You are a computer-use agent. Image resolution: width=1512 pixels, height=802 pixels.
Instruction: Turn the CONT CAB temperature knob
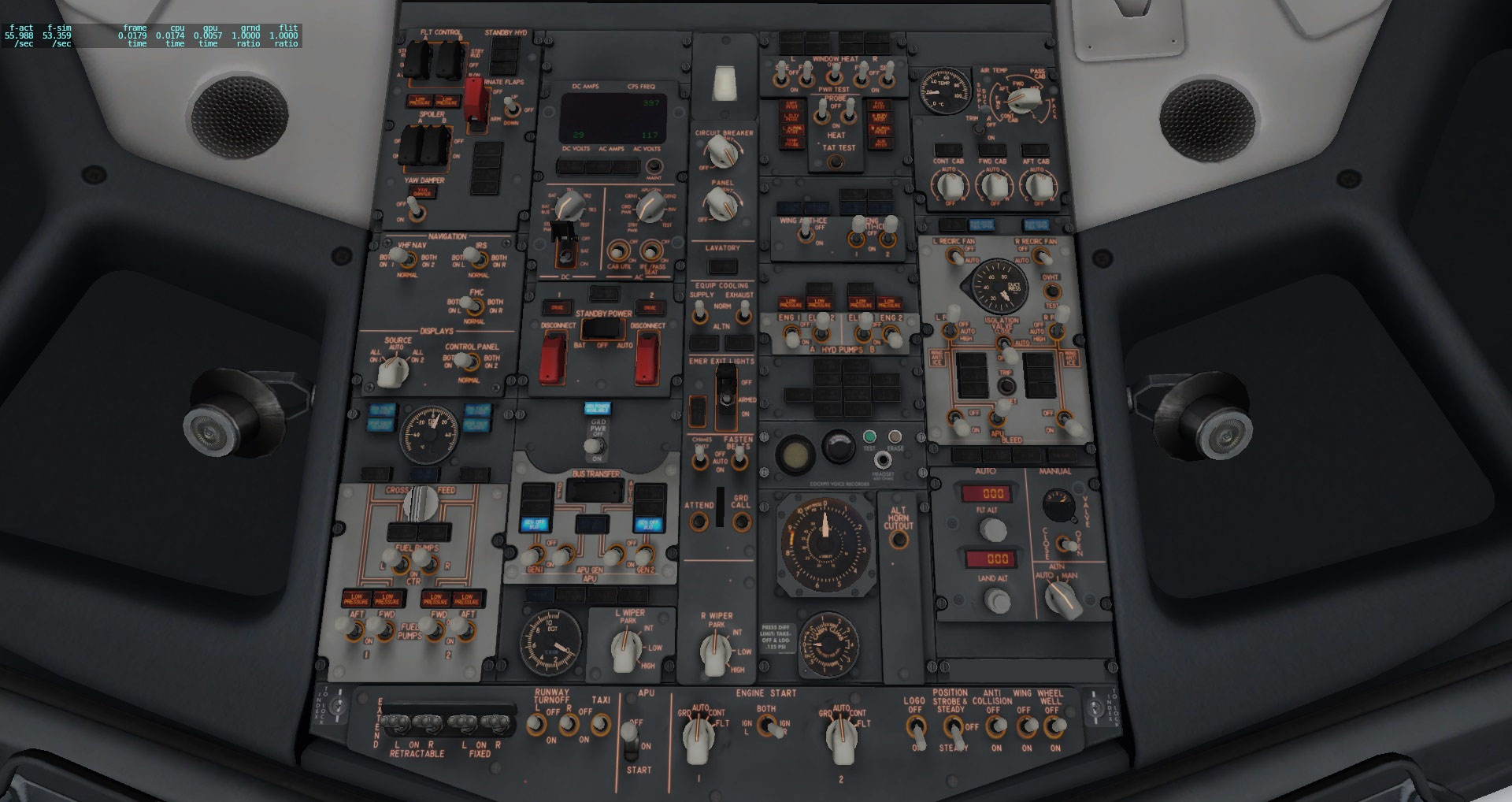coord(949,187)
